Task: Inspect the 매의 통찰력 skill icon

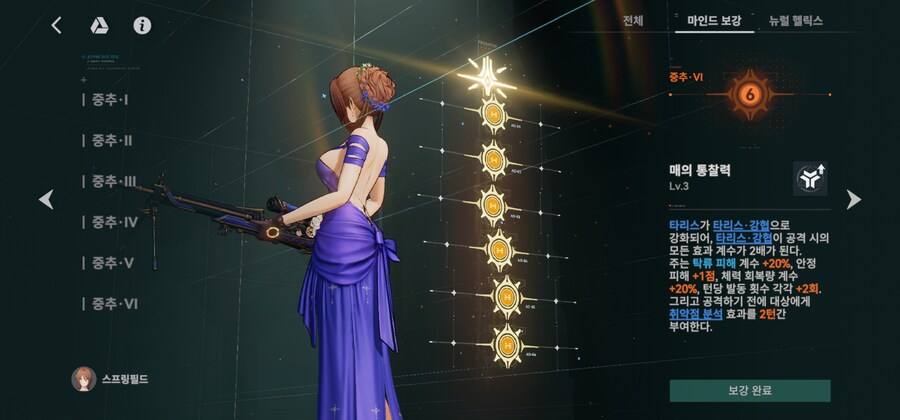Action: tap(809, 178)
